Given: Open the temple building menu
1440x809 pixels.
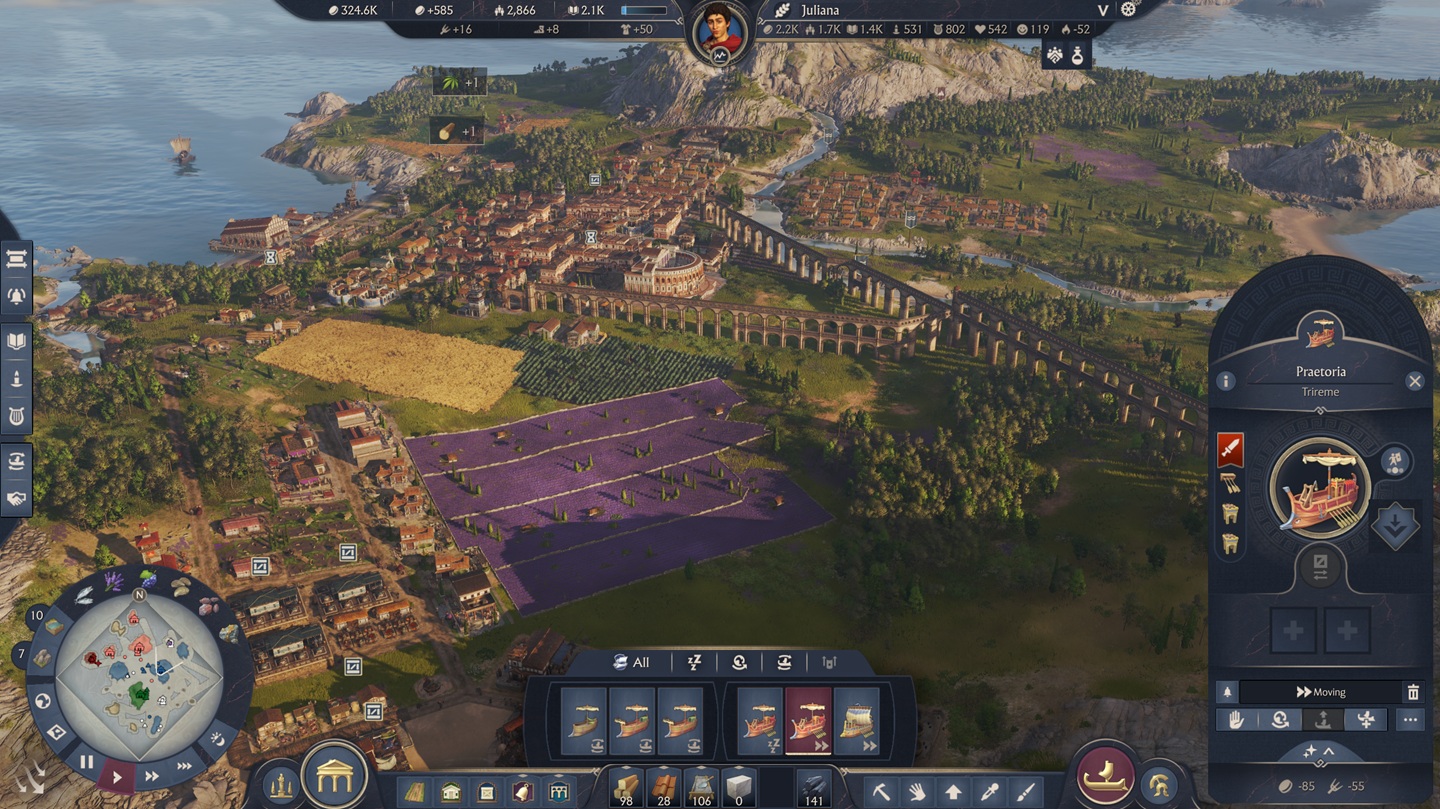Looking at the screenshot, I should click(x=335, y=775).
